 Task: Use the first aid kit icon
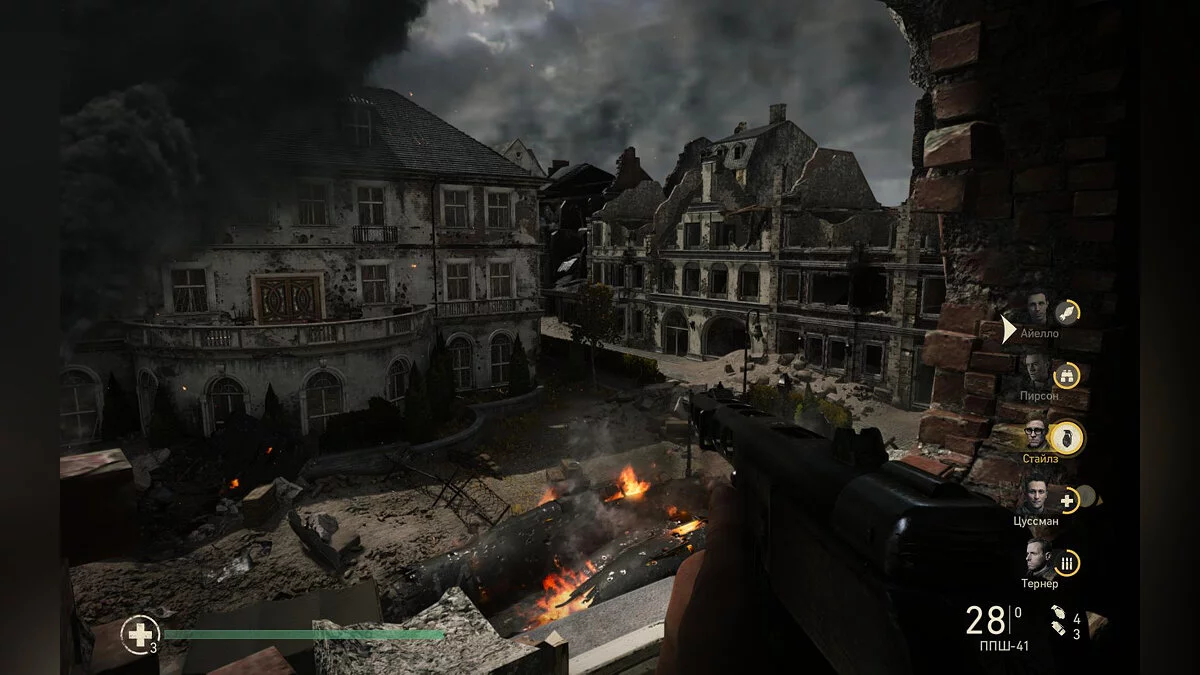[139, 633]
